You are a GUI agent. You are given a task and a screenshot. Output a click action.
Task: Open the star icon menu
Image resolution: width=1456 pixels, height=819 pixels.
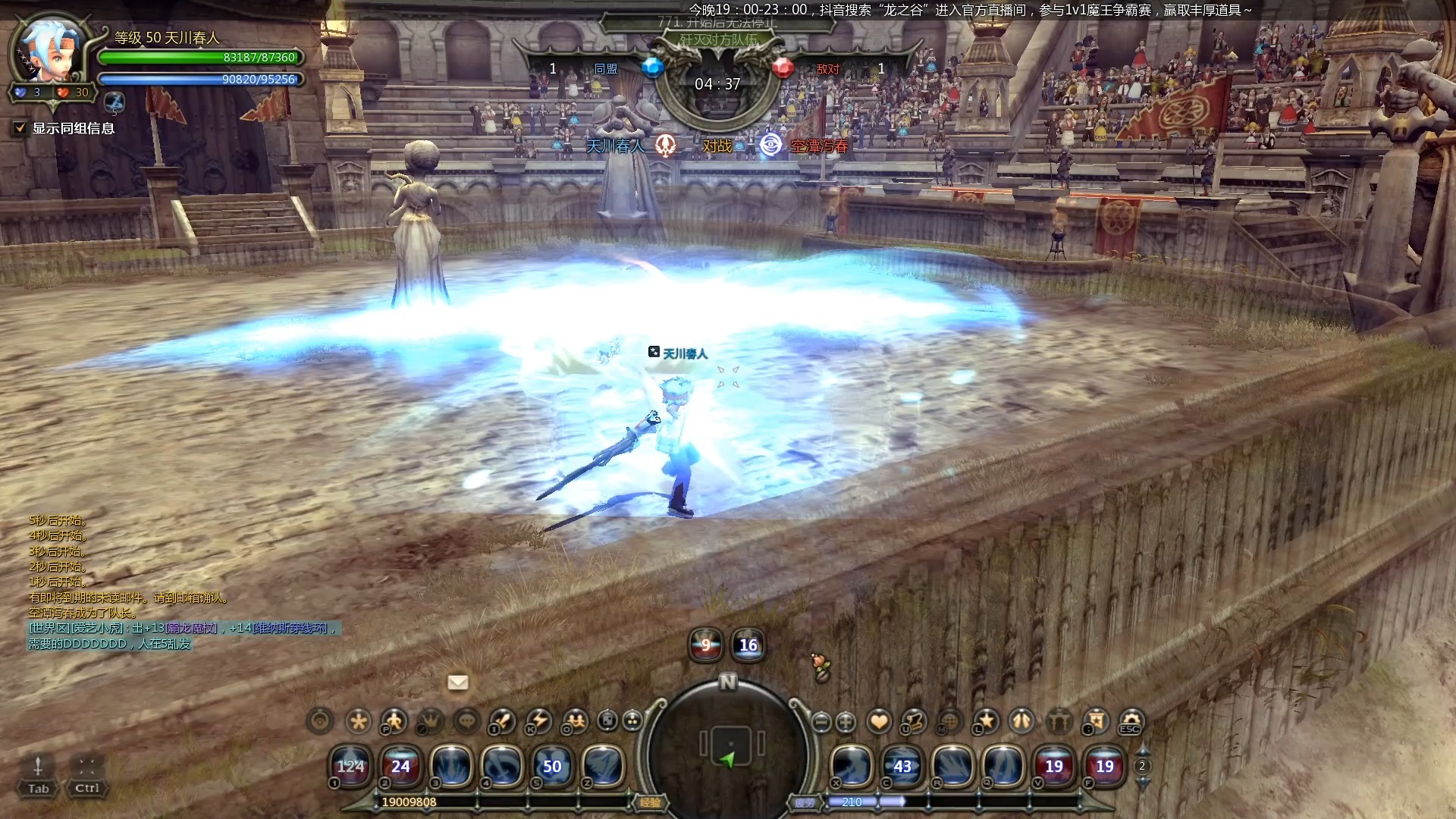[x=986, y=720]
